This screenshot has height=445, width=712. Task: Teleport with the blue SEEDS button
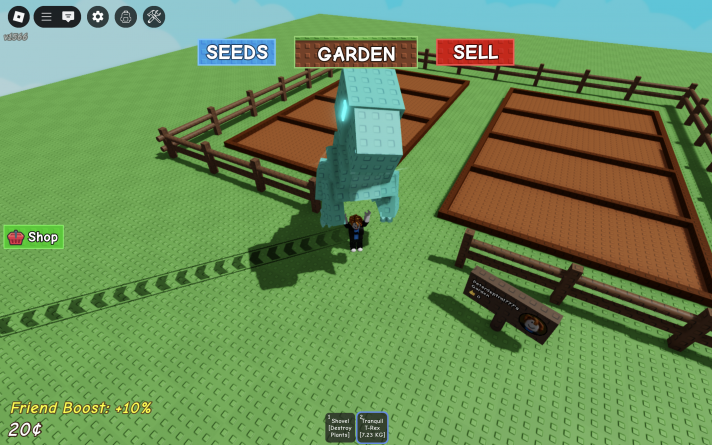click(236, 52)
